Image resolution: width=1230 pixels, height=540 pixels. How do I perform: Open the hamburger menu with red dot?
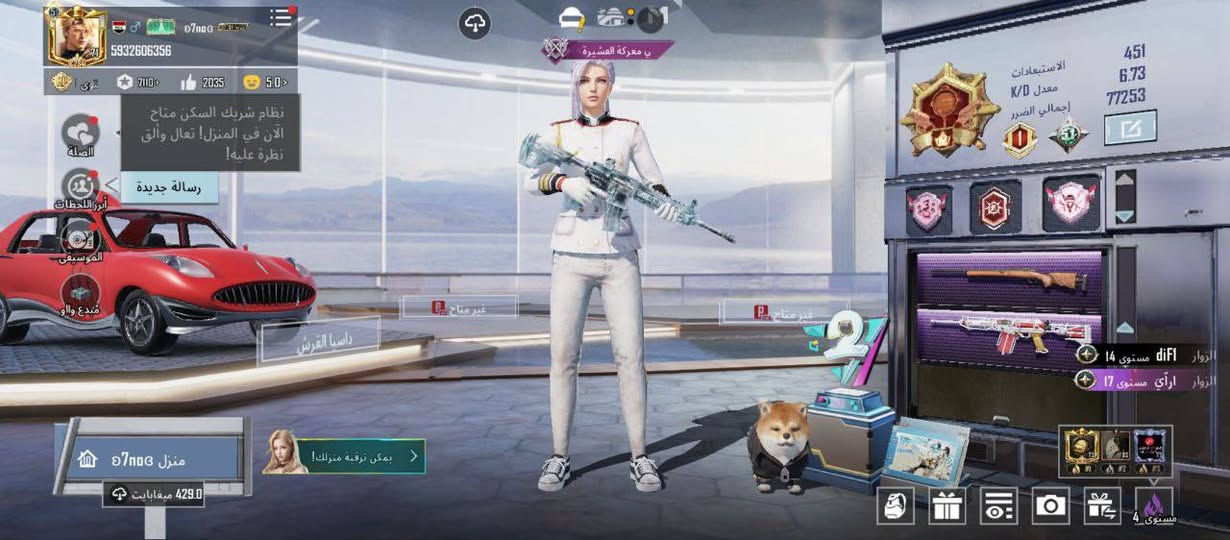click(282, 18)
